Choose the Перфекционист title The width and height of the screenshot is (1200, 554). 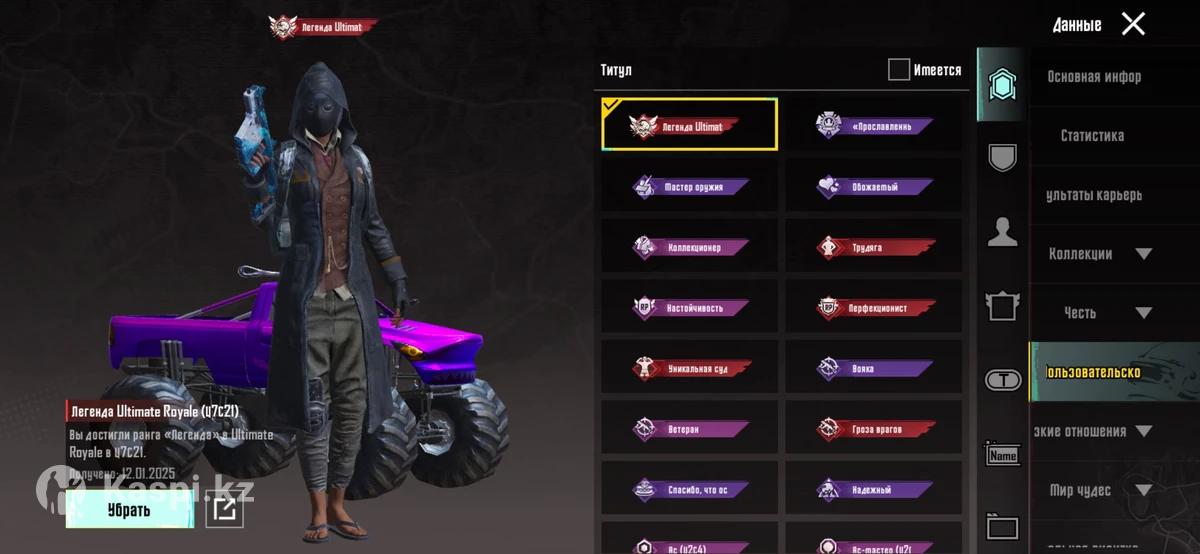[x=874, y=308]
